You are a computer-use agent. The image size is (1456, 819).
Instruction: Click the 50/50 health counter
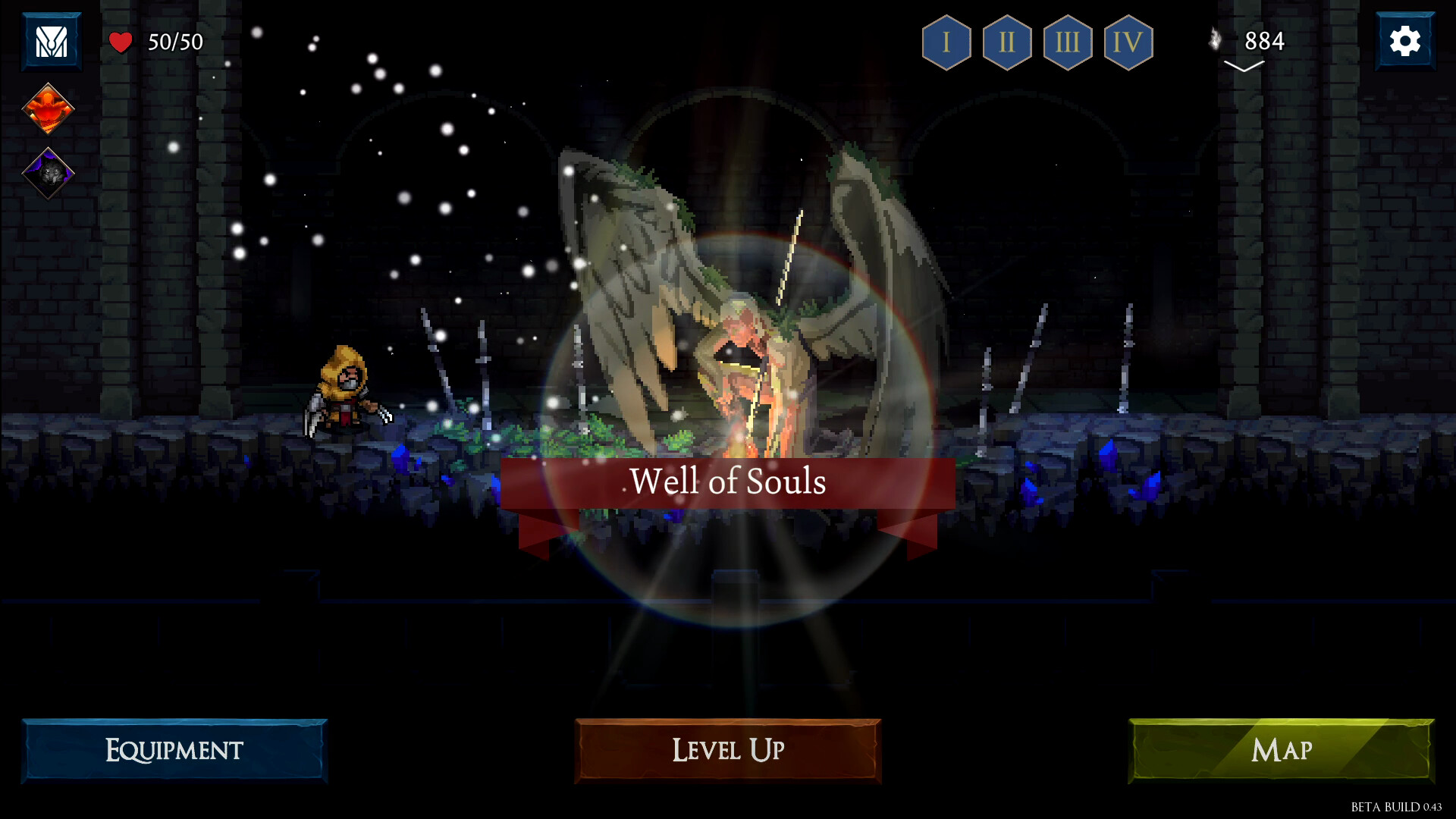(174, 42)
